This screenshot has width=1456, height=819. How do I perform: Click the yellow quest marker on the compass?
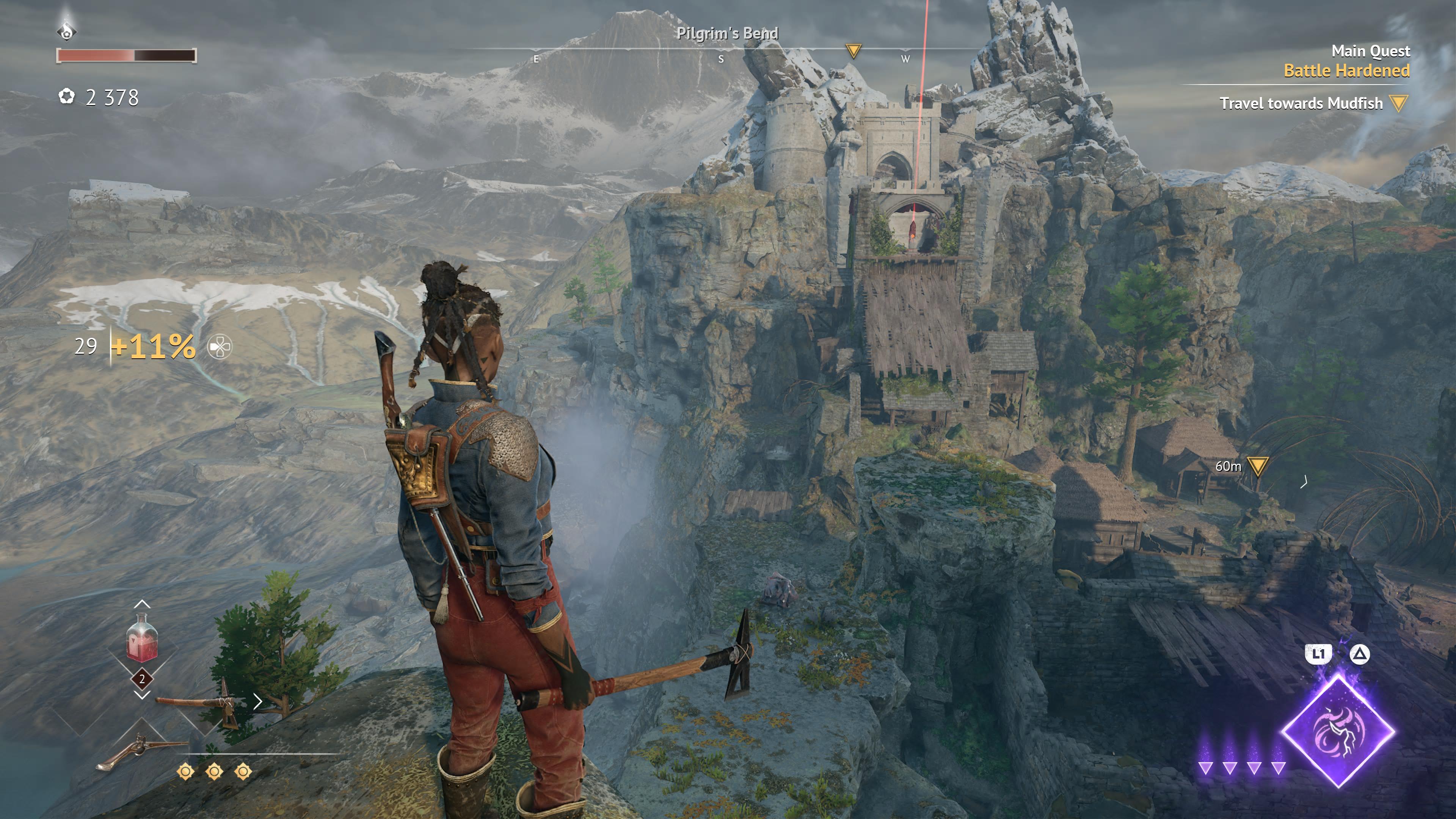[x=853, y=51]
